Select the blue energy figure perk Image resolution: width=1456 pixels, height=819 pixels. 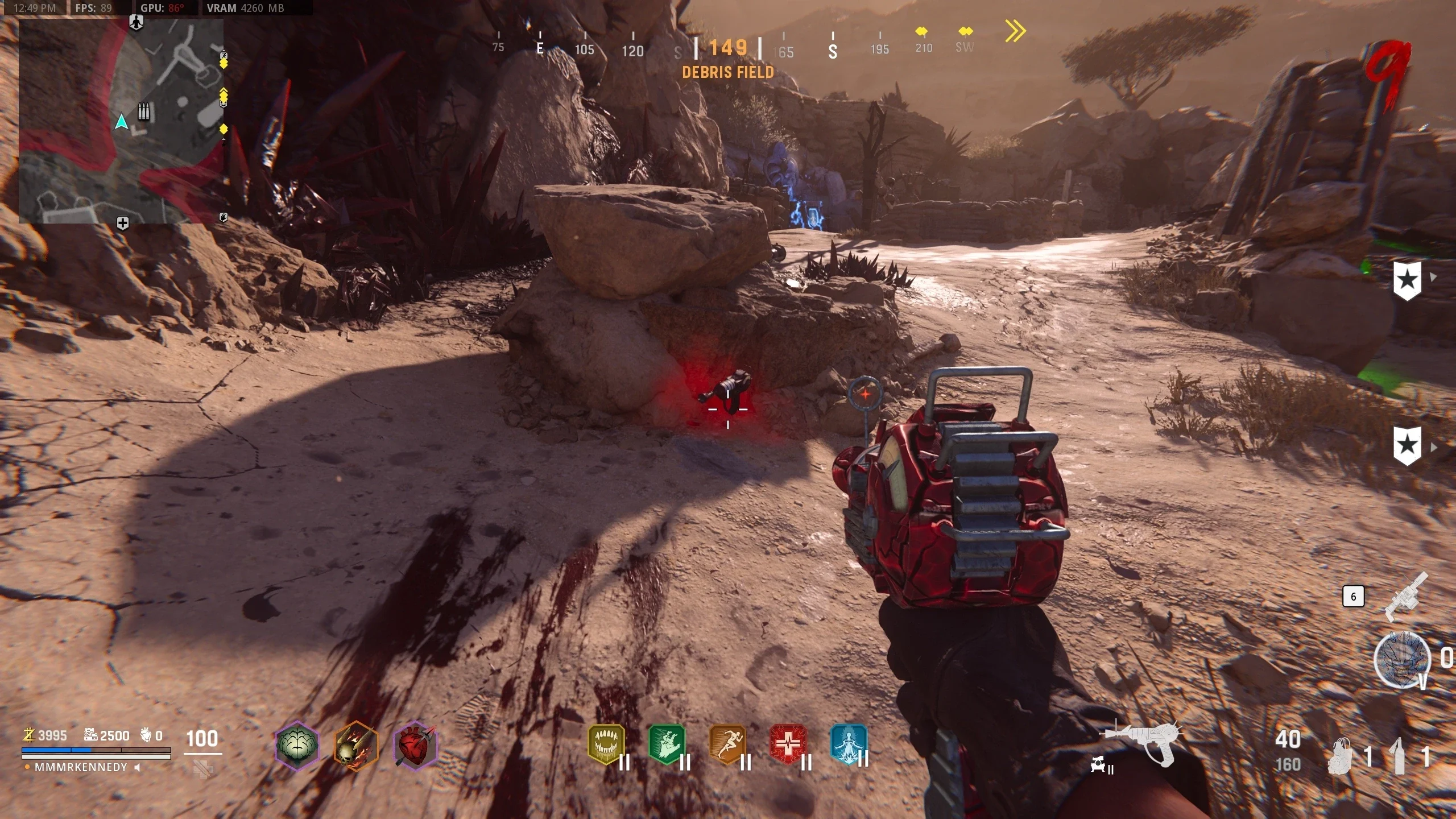849,744
